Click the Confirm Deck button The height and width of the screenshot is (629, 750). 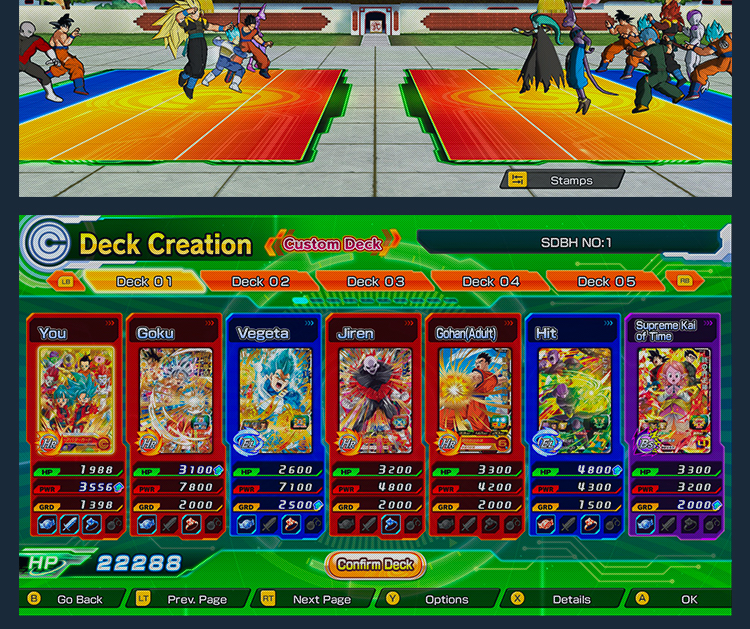tap(375, 565)
